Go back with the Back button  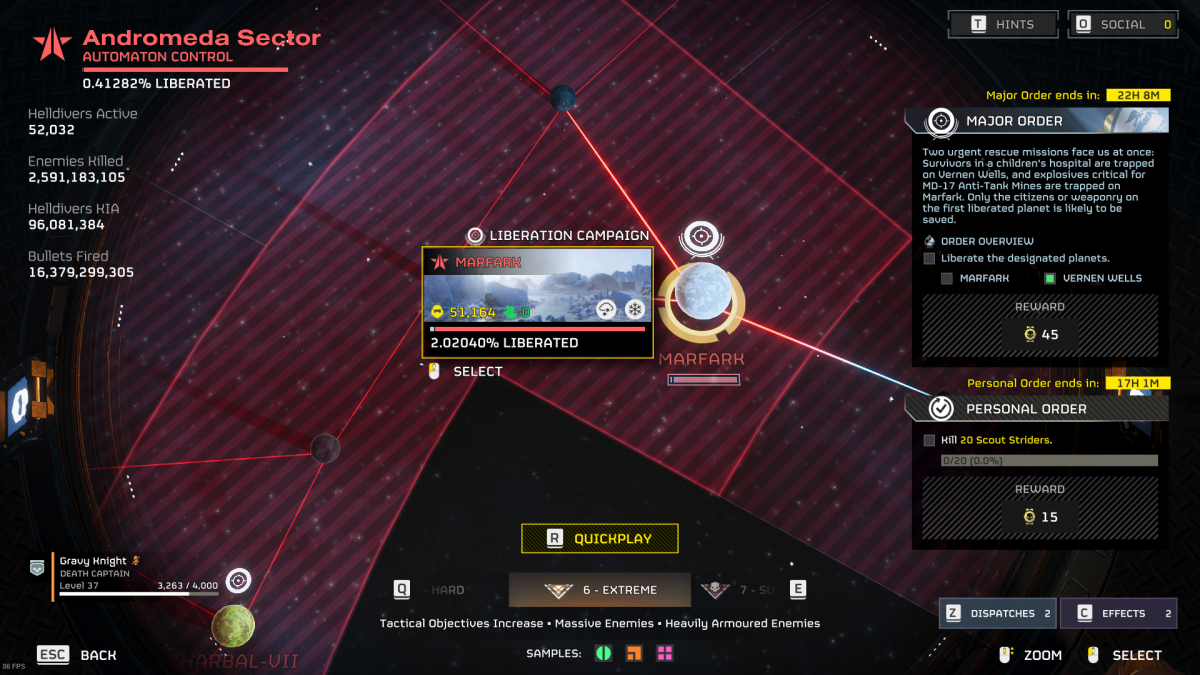click(x=78, y=655)
